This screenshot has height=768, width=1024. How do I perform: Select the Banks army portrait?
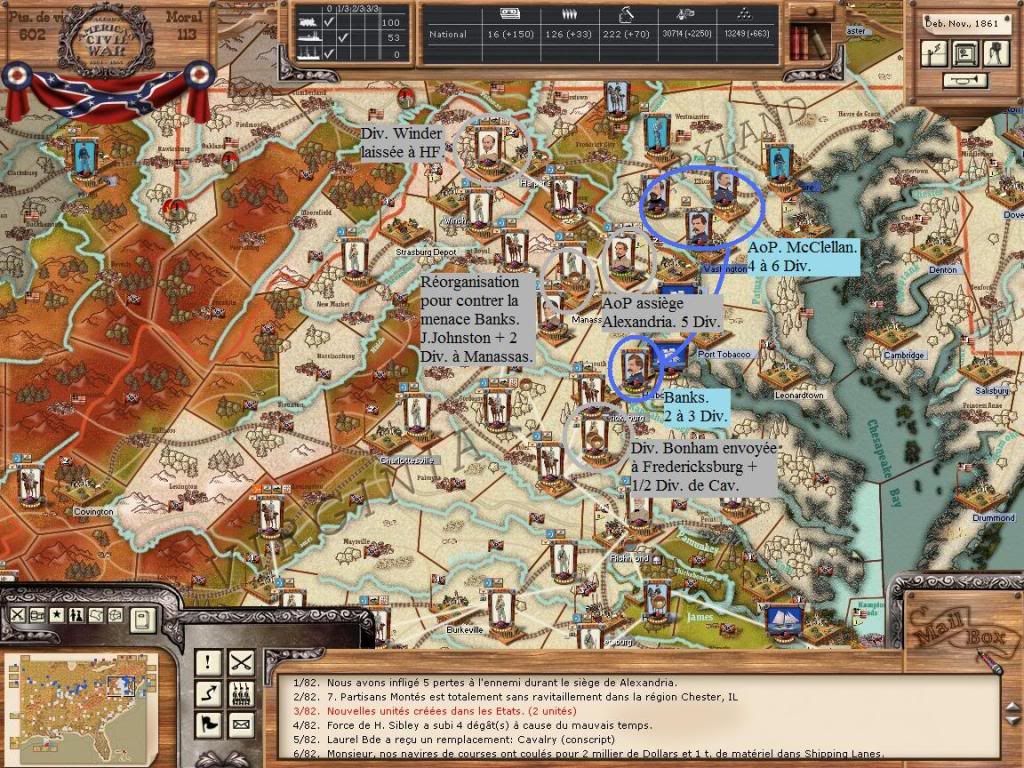(634, 365)
